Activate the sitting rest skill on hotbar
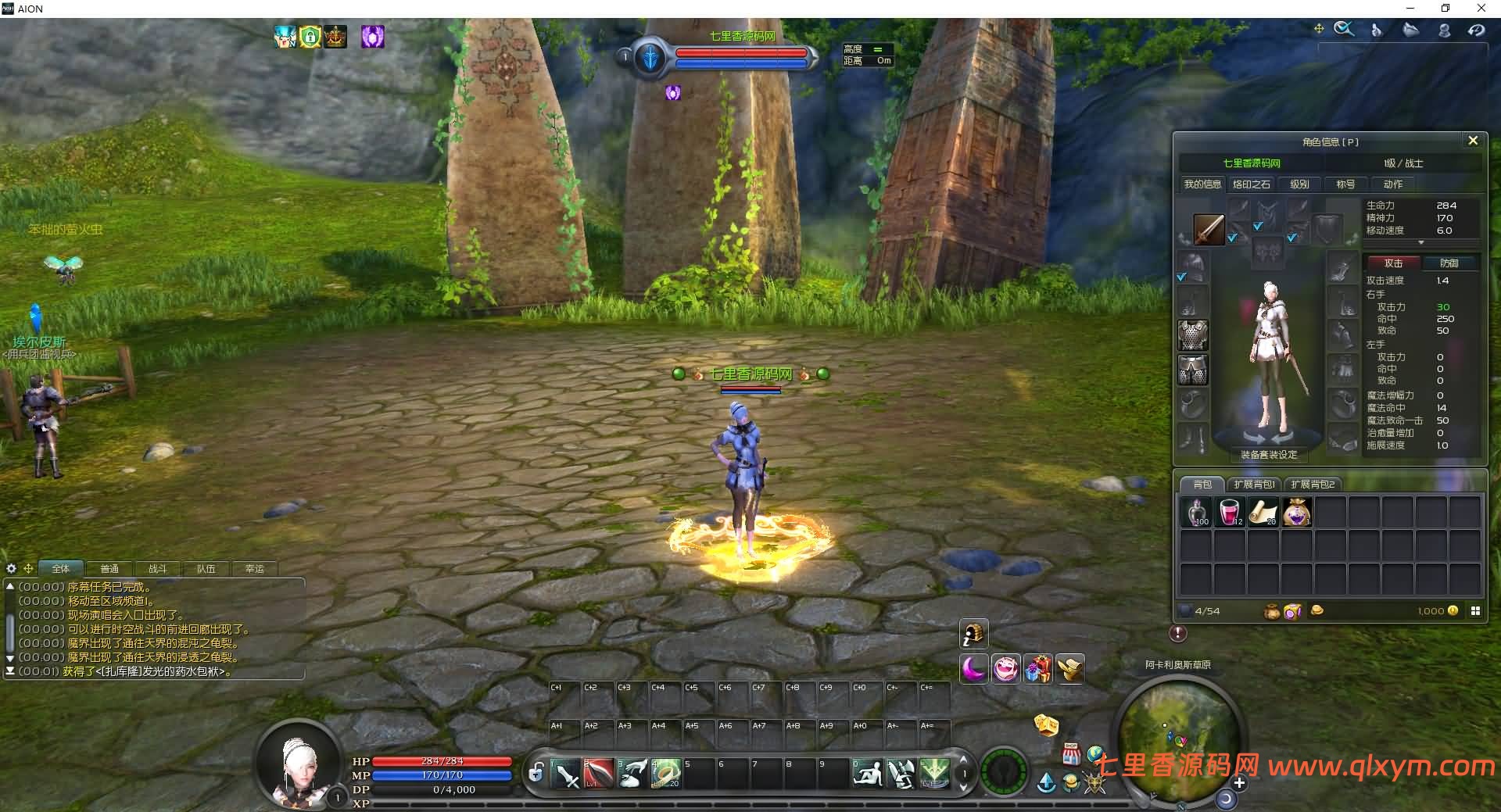The width and height of the screenshot is (1501, 812). click(868, 774)
